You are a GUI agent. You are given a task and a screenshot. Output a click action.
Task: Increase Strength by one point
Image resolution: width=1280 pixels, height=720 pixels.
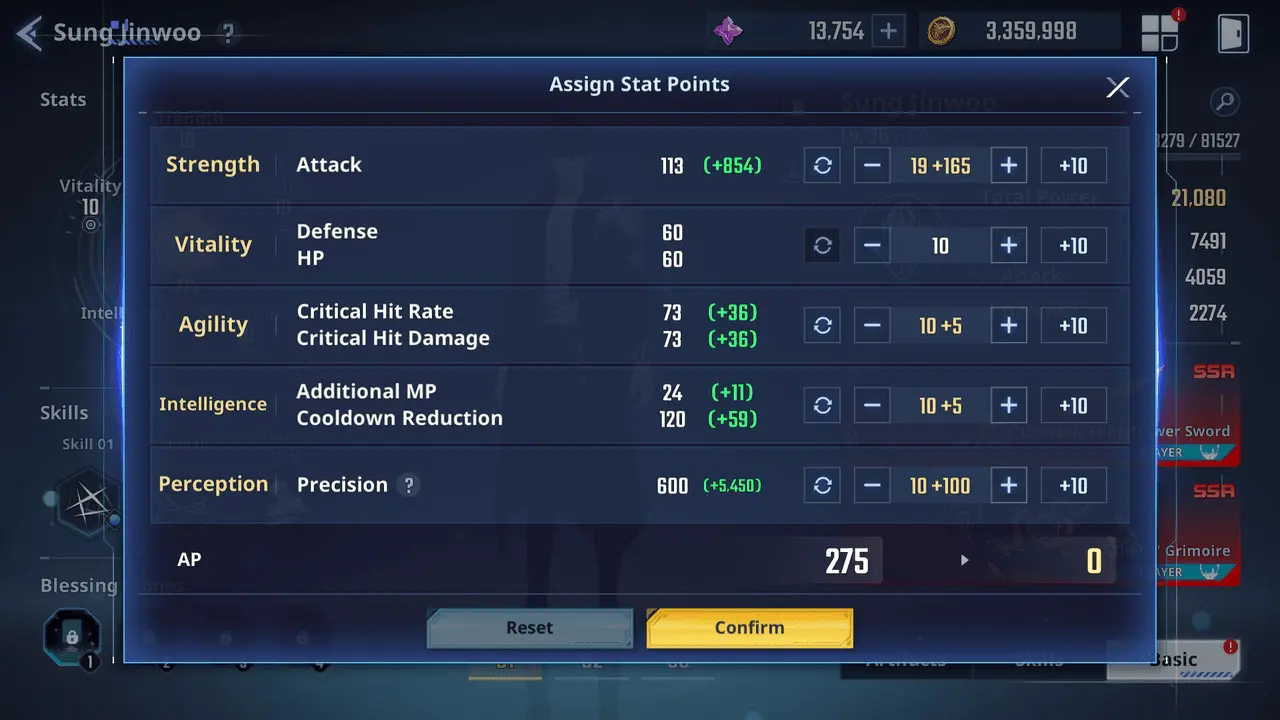1008,166
